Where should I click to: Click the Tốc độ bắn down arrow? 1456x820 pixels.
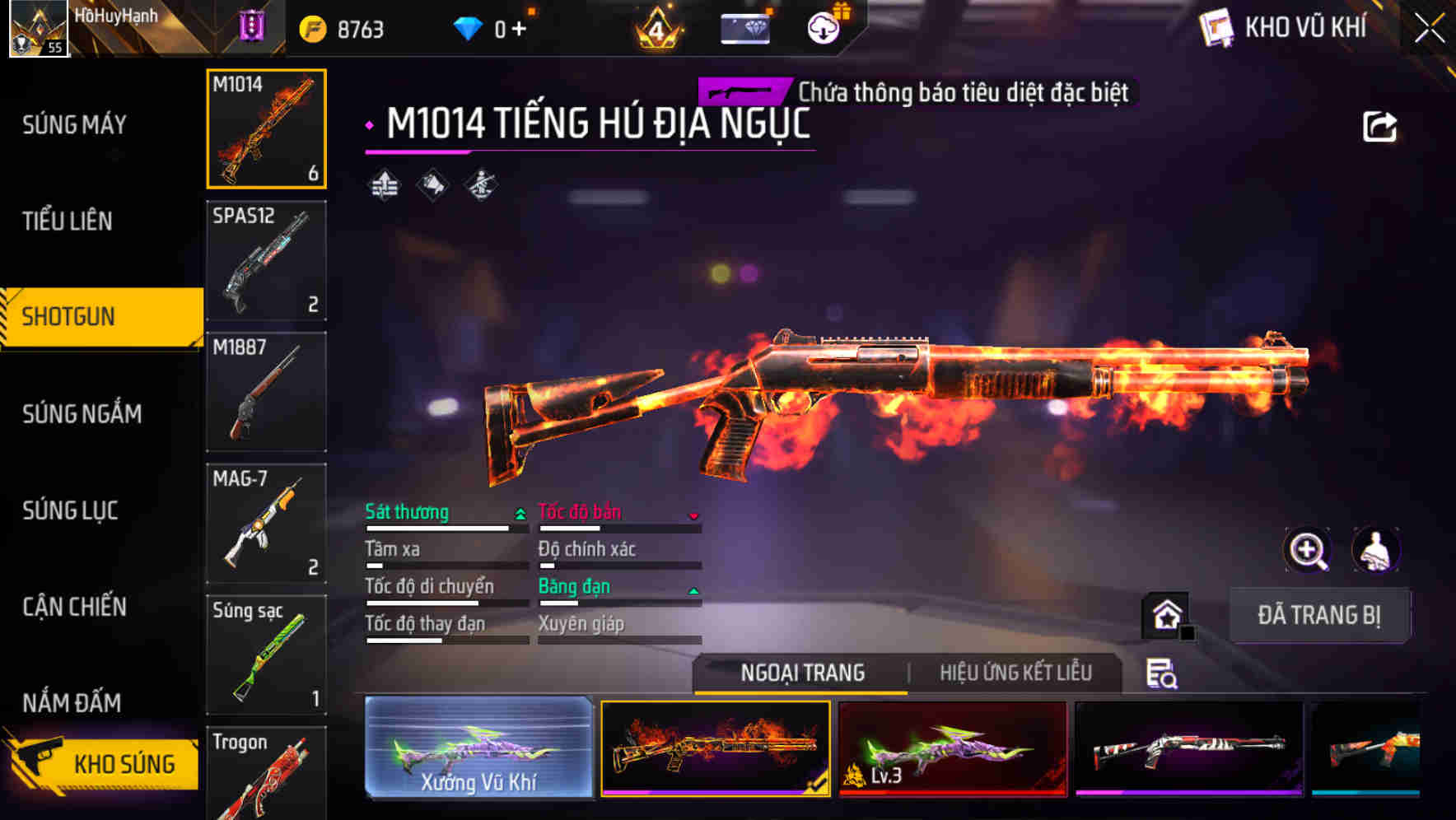[x=693, y=515]
